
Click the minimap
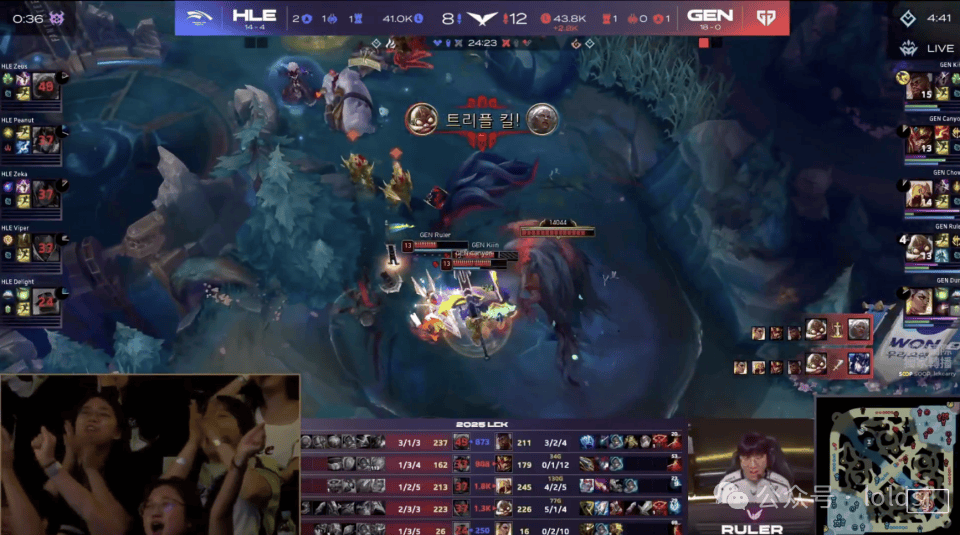tap(886, 466)
